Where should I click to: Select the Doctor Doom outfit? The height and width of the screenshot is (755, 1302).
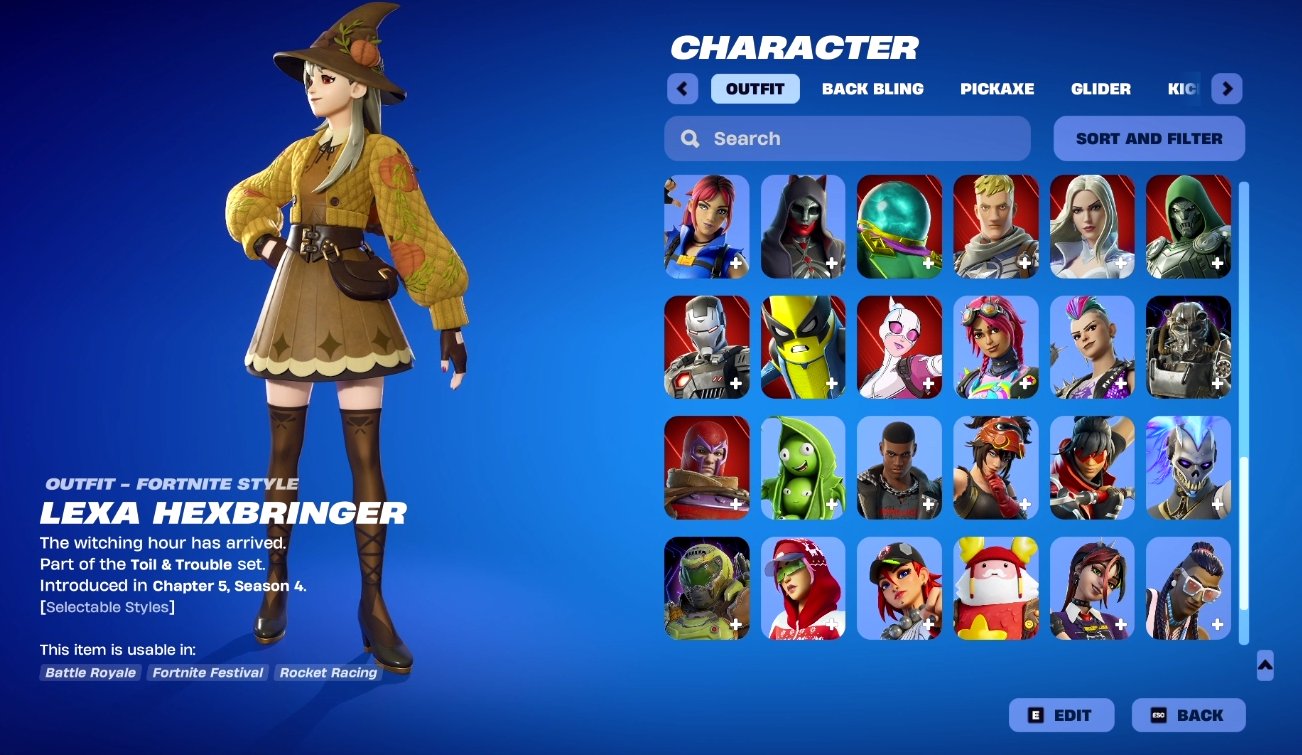coord(1188,226)
